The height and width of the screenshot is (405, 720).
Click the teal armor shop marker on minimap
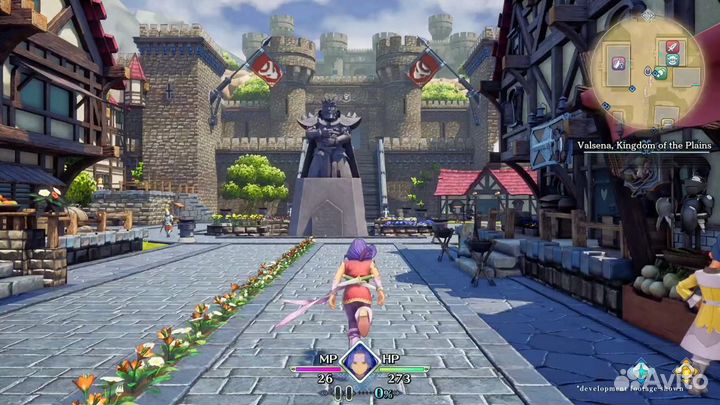pos(674,59)
